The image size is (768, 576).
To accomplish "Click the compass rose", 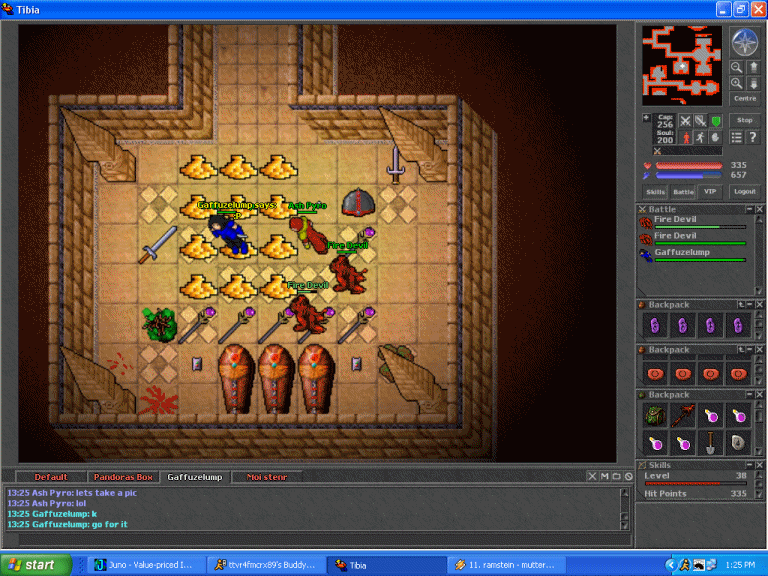I will (x=744, y=42).
